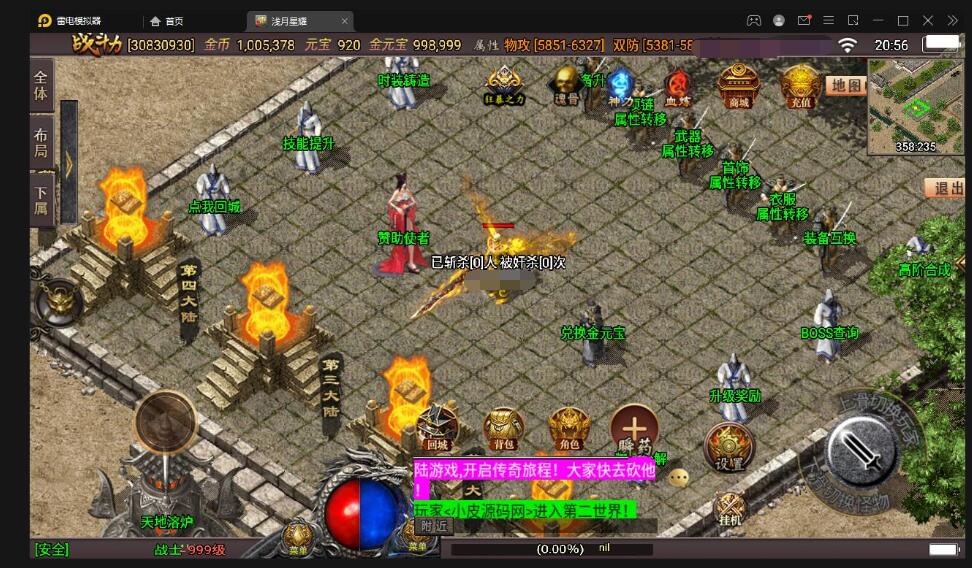Select the 附近 nearby chat tab
The height and width of the screenshot is (568, 972).
click(433, 526)
